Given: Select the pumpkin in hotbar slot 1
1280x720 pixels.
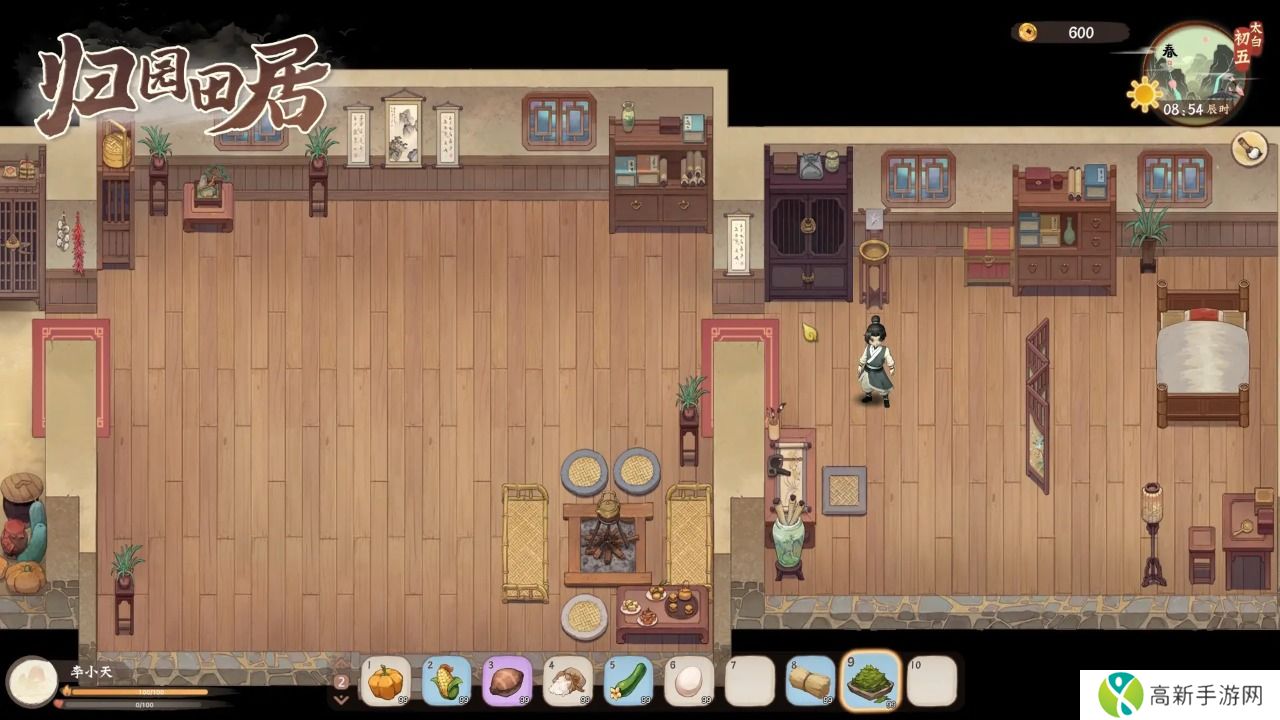Looking at the screenshot, I should click(385, 681).
